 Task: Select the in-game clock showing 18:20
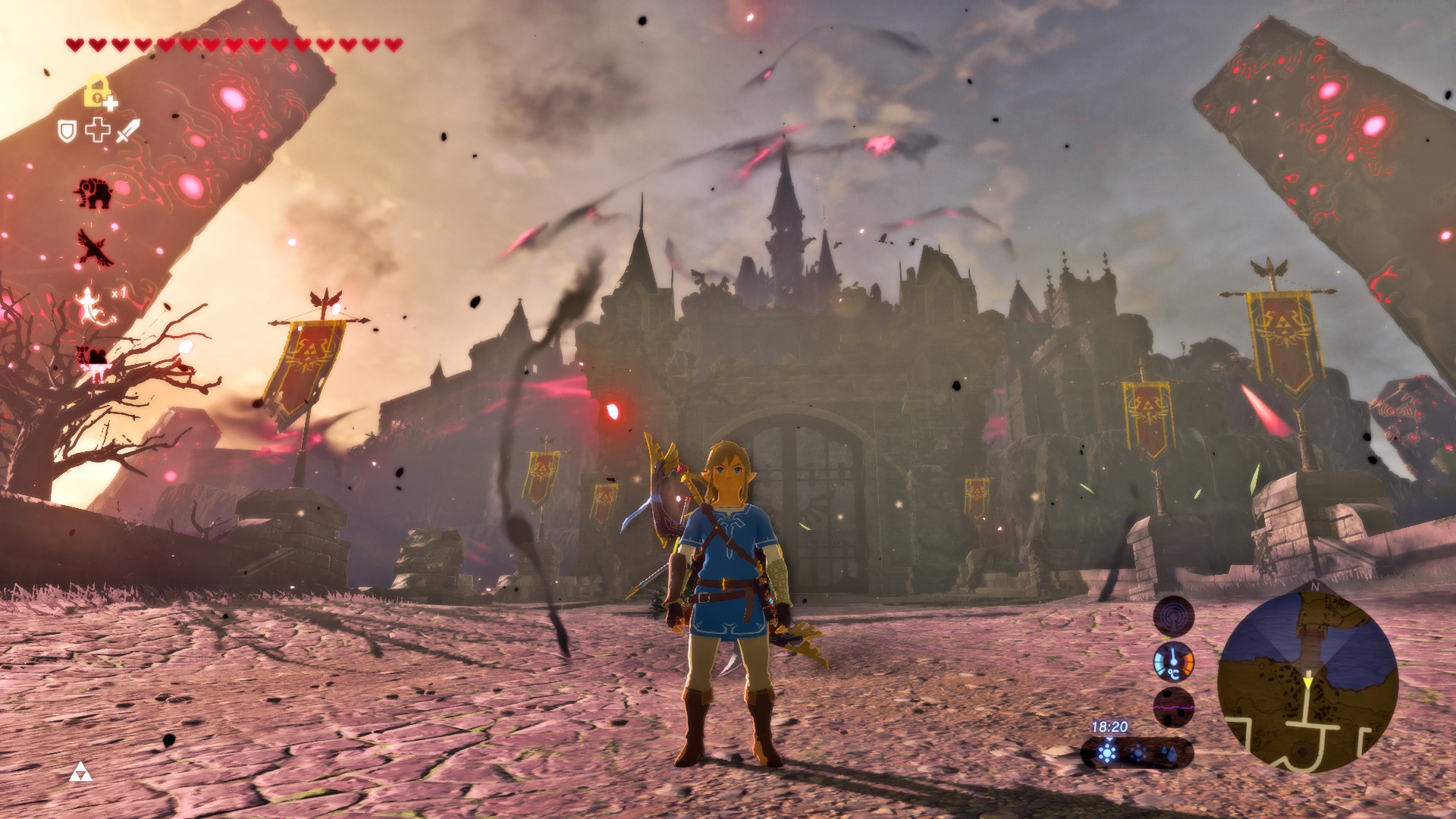click(1110, 726)
